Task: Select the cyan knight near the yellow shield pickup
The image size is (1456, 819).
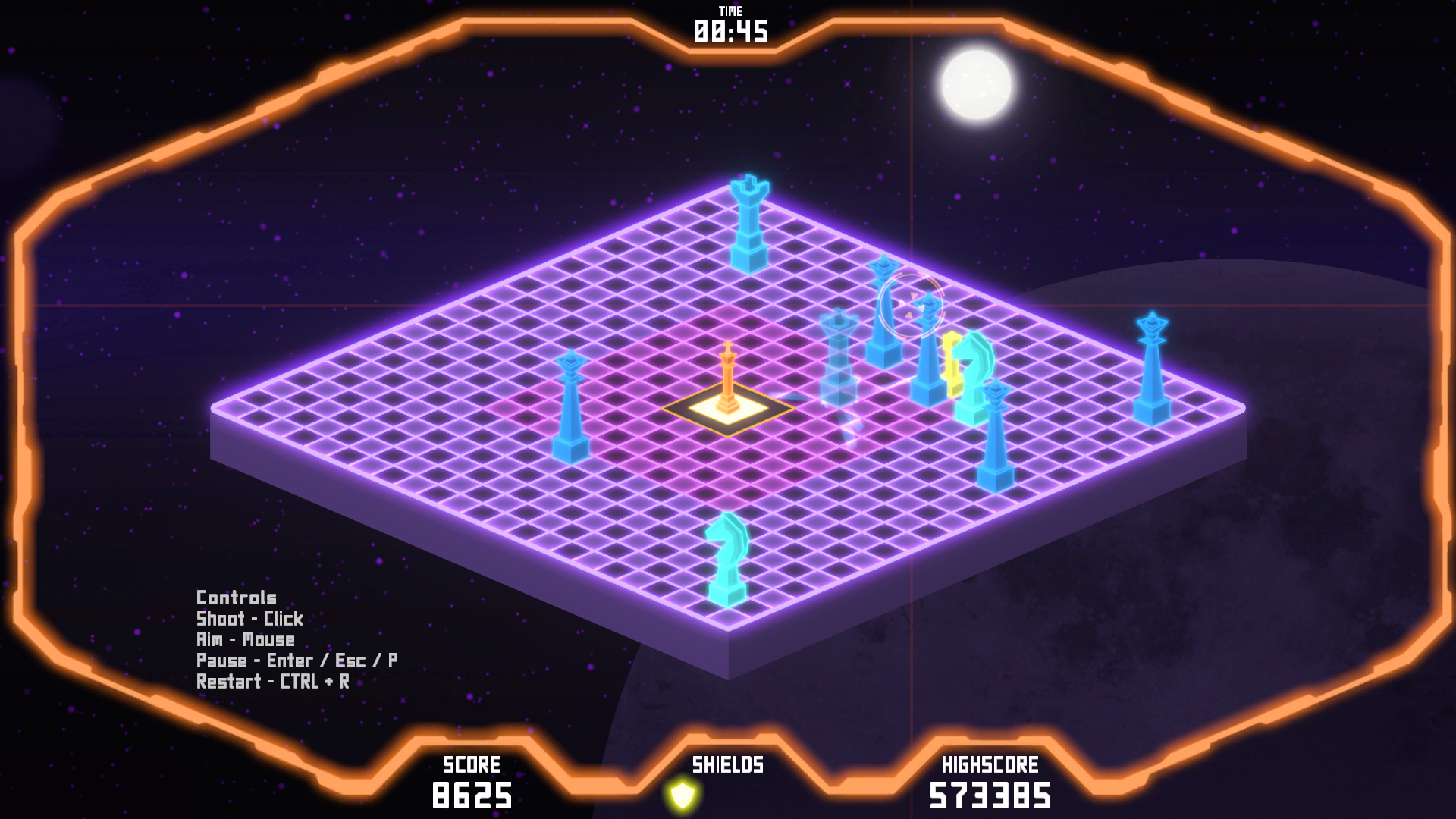Action: (976, 379)
